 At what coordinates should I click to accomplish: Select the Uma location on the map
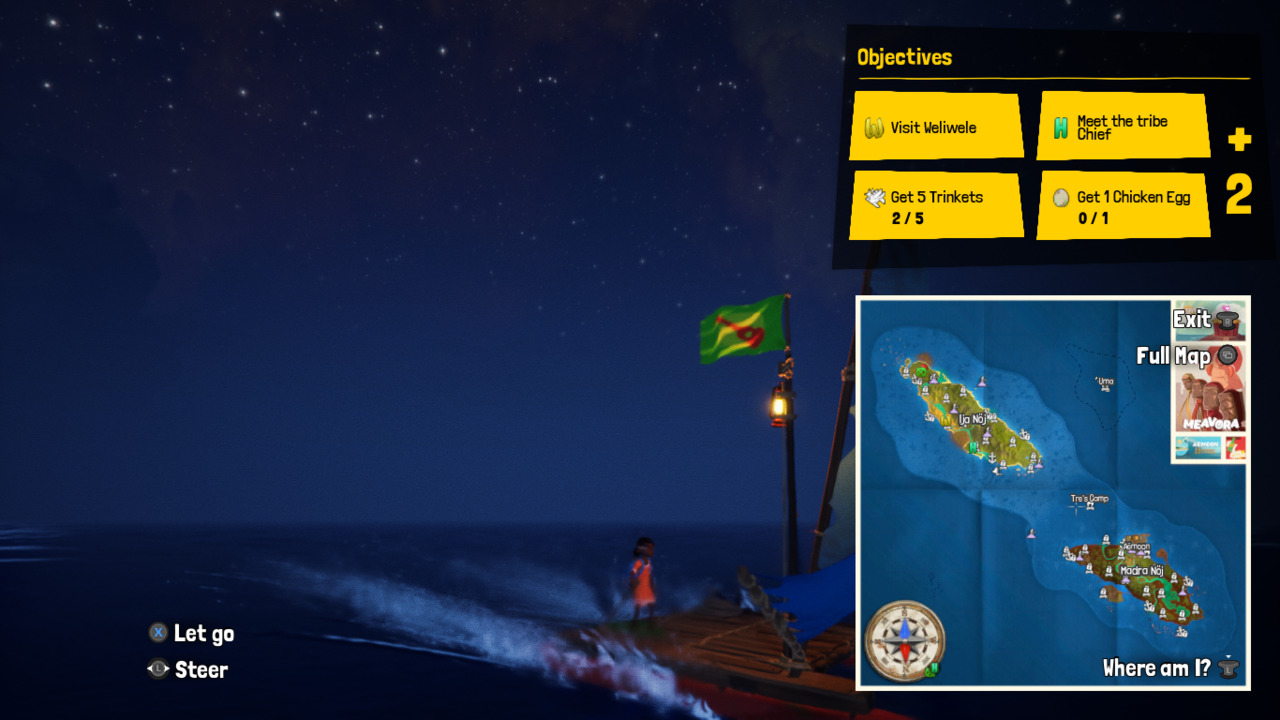tap(1105, 381)
